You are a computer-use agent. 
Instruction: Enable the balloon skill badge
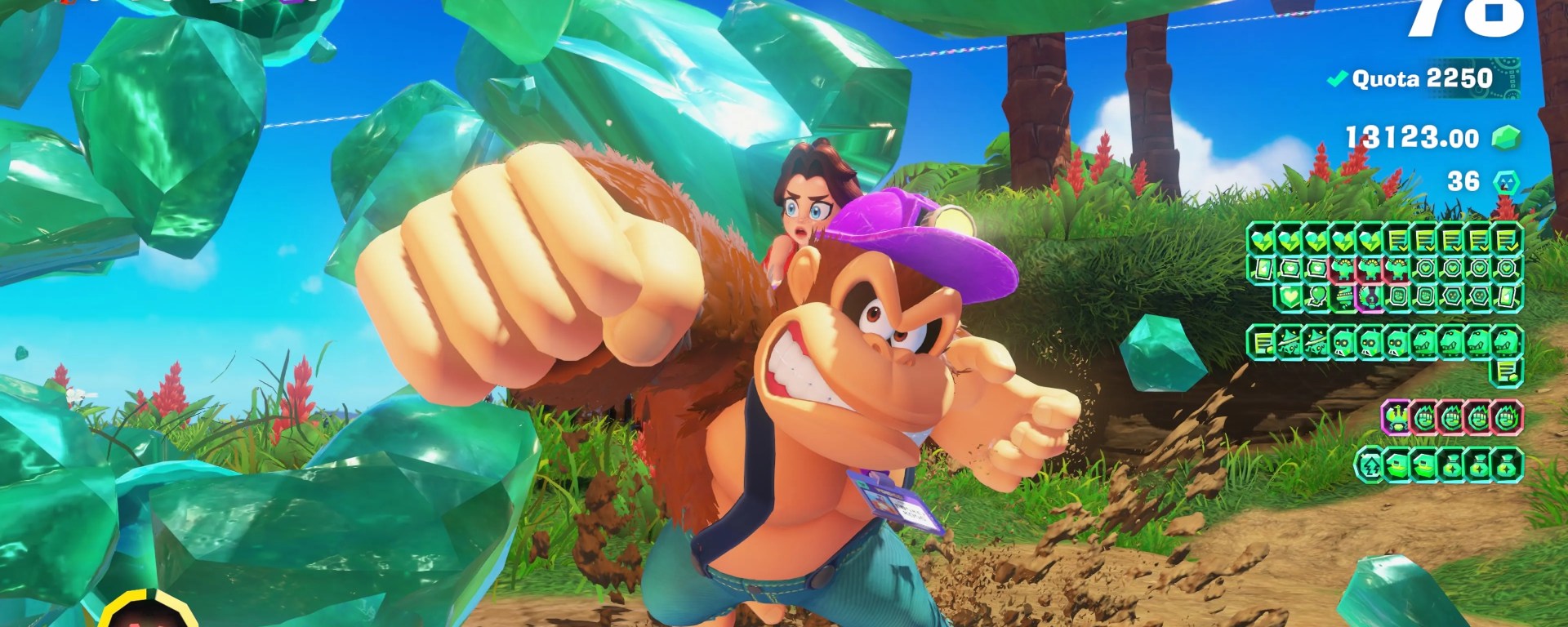coord(1318,296)
